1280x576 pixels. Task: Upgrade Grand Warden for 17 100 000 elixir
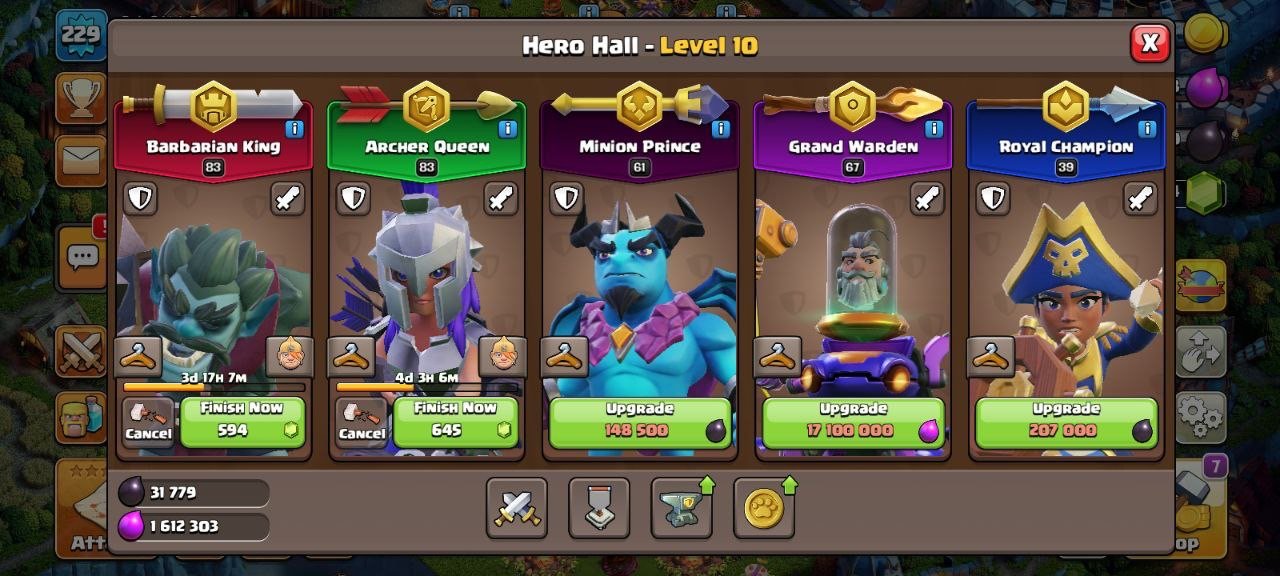[853, 422]
